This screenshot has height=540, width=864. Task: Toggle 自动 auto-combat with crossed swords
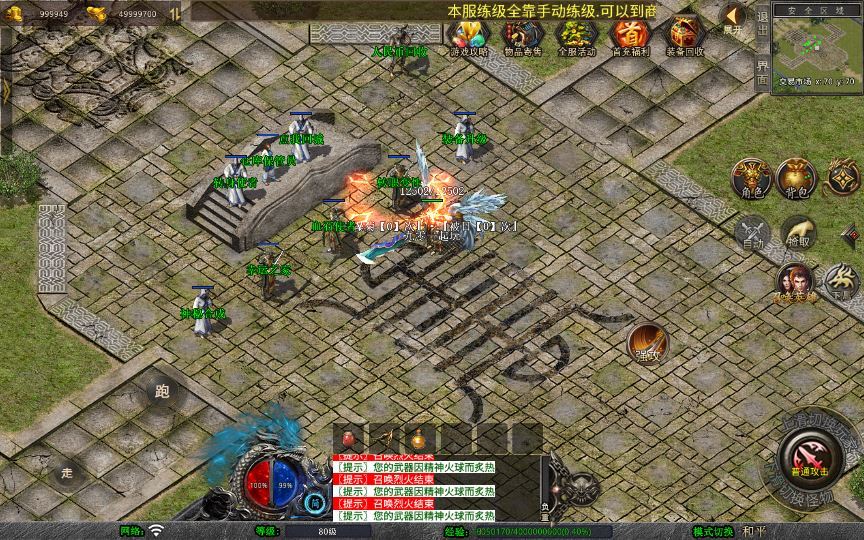[752, 234]
